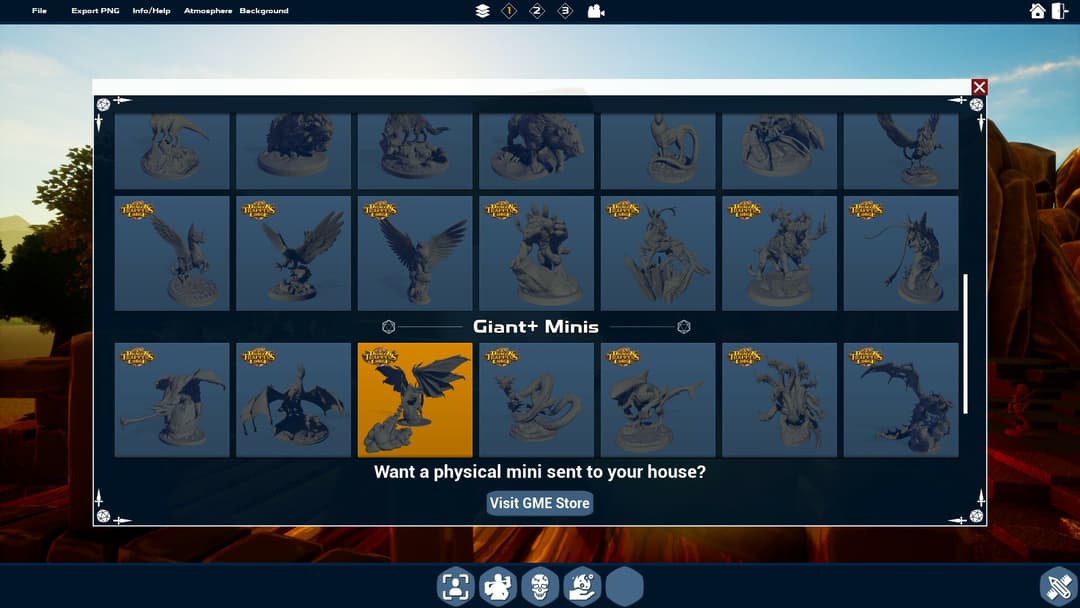Click the exit door icon
Screen dimensions: 1080x608
(1060, 11)
